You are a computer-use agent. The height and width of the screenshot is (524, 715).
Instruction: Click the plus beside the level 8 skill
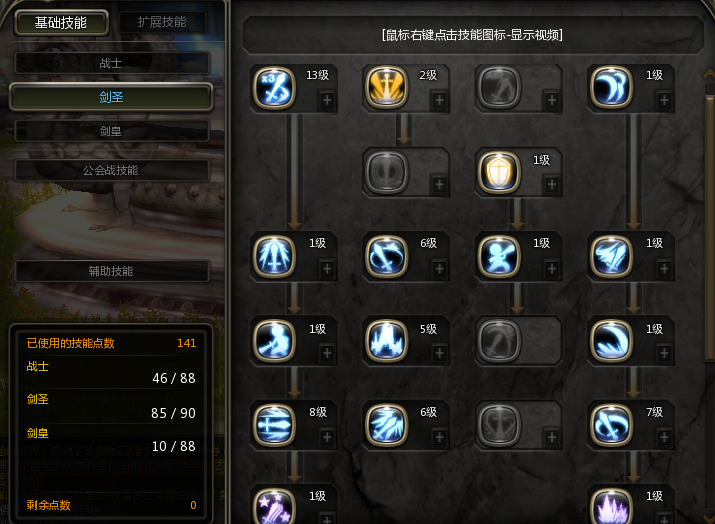326,436
